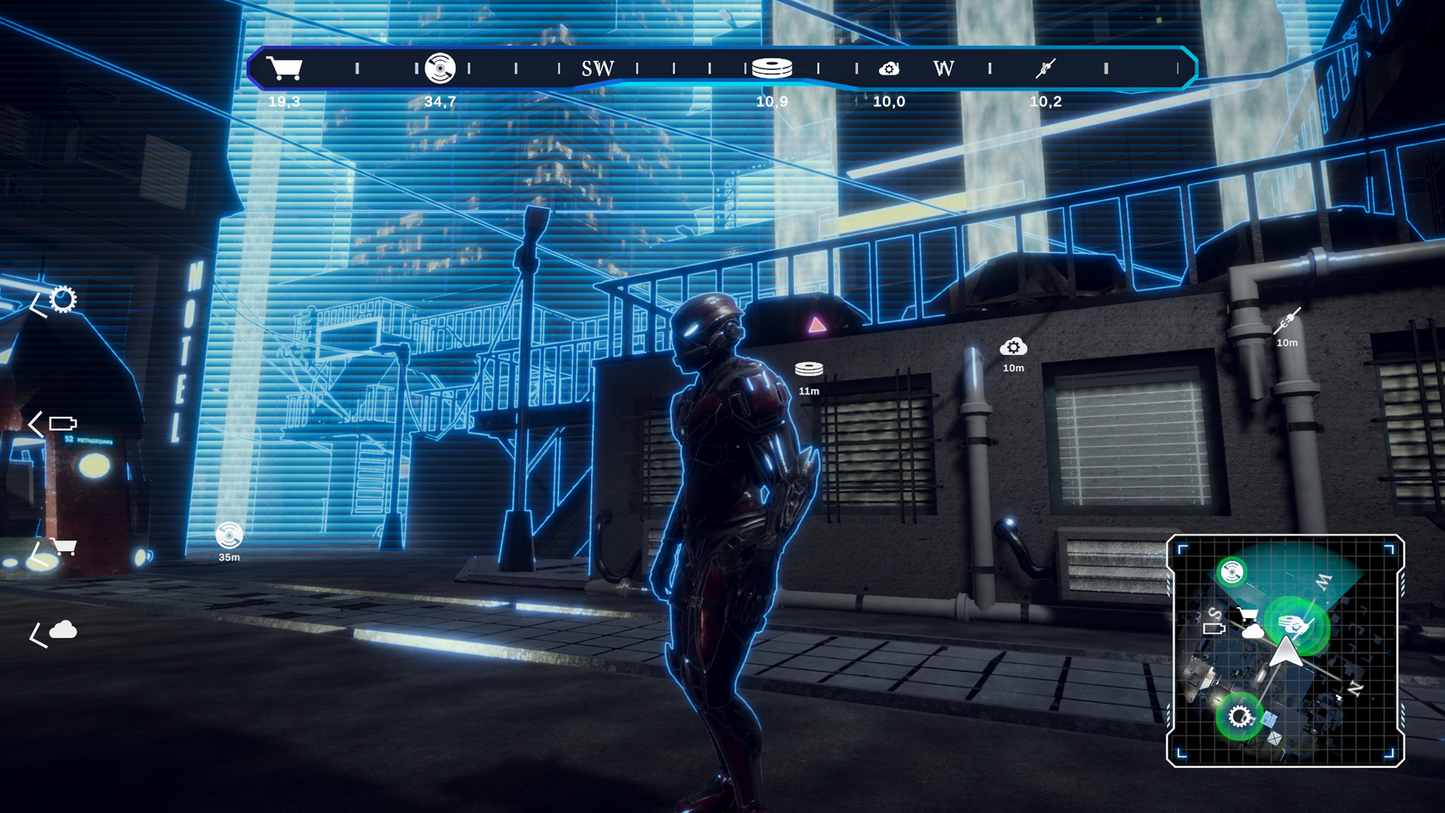Image resolution: width=1445 pixels, height=813 pixels.
Task: Click the gear marker on the minimap
Action: click(x=1241, y=716)
